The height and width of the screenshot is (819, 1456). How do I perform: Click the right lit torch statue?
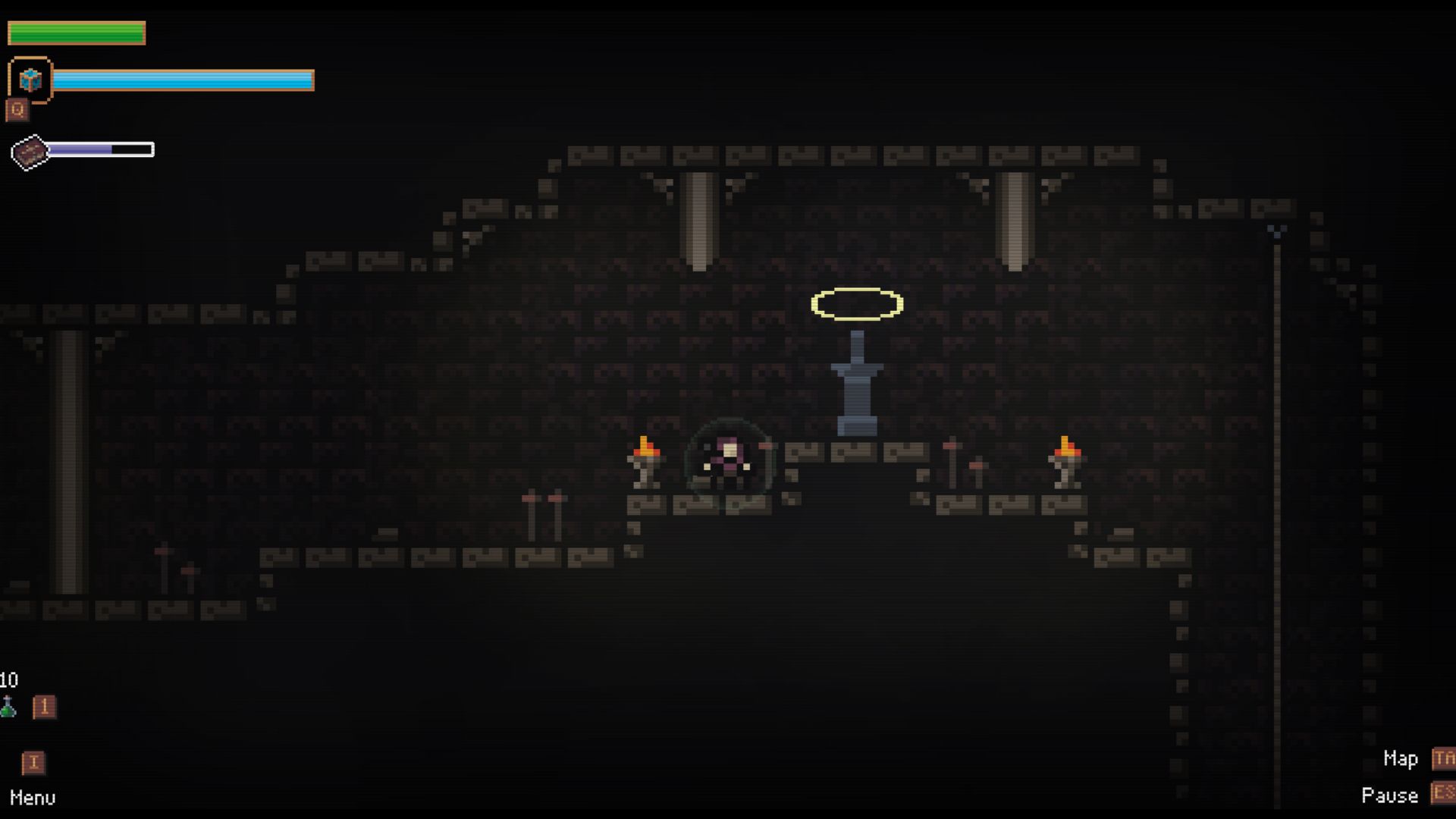click(1064, 459)
